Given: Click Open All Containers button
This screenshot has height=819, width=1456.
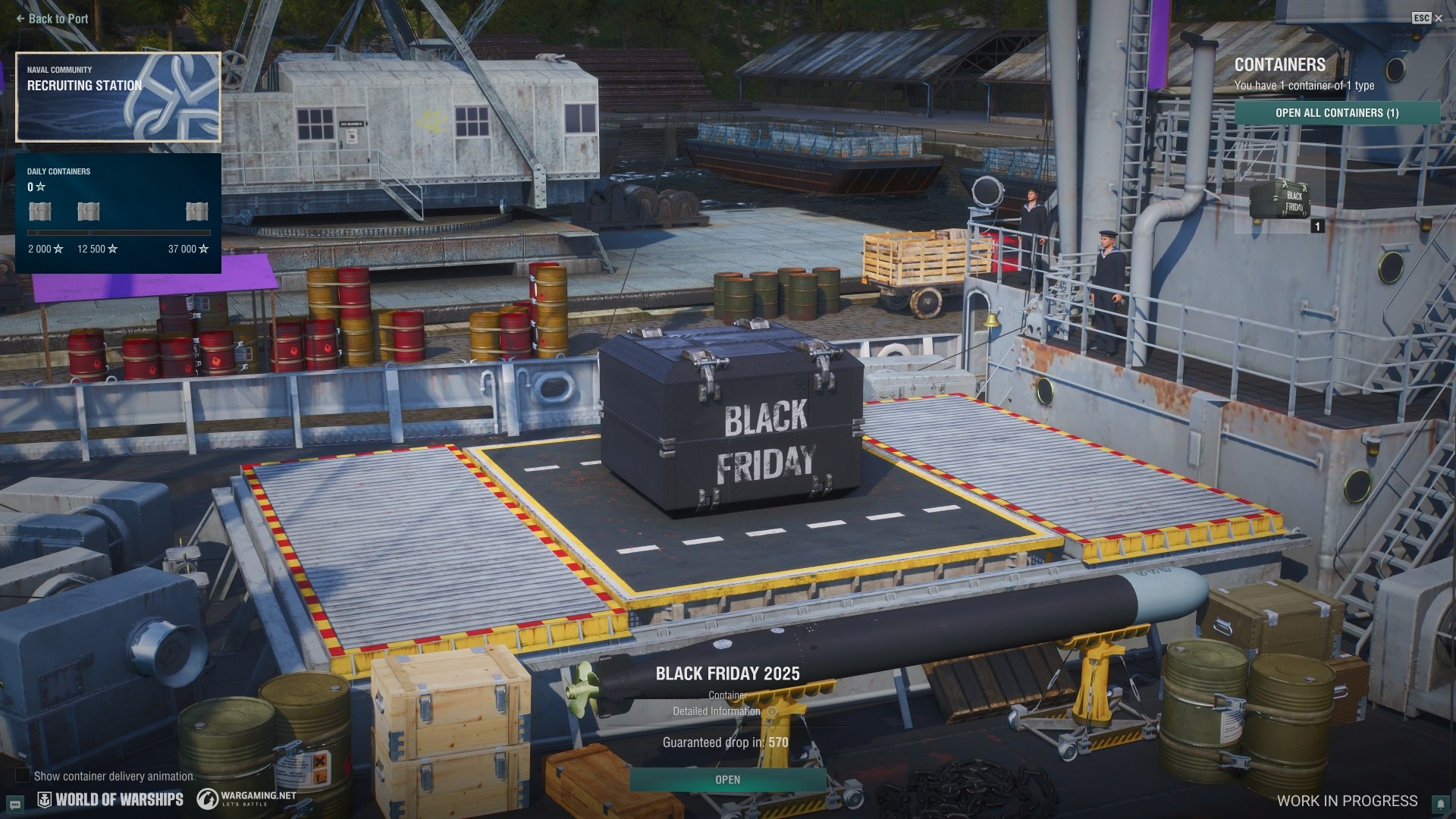Looking at the screenshot, I should [1336, 113].
